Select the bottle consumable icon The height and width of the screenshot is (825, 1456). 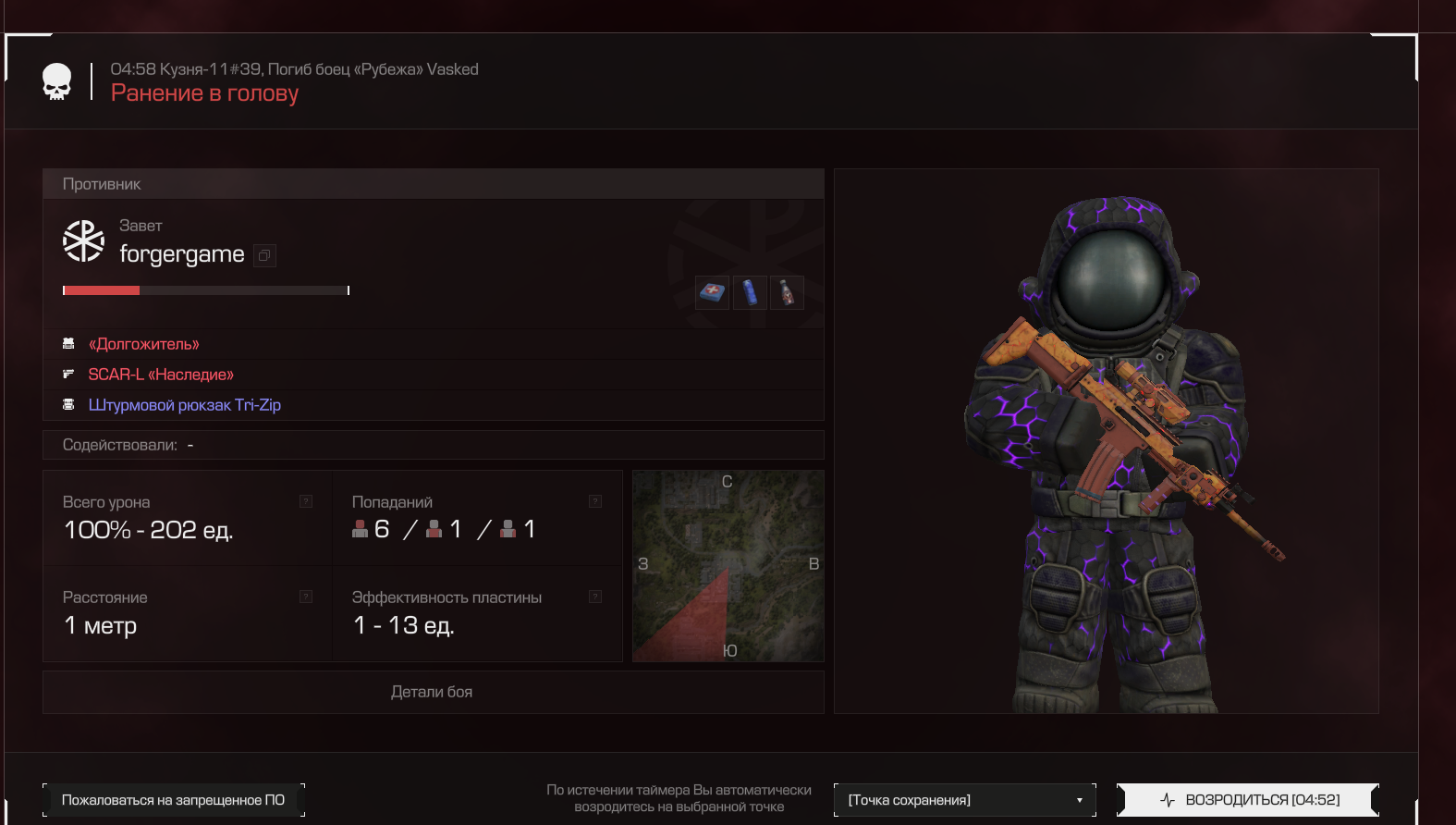(x=787, y=293)
